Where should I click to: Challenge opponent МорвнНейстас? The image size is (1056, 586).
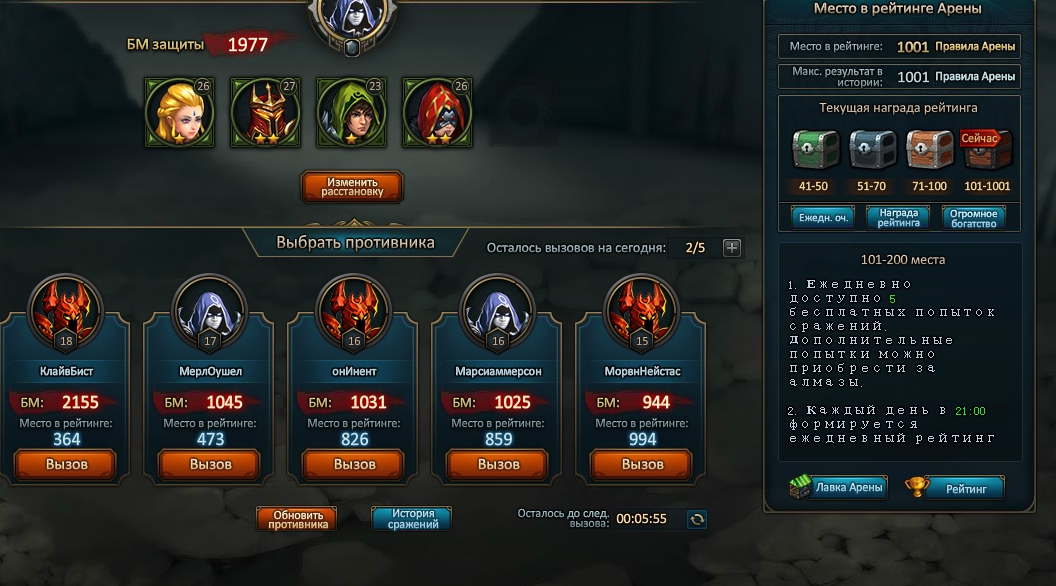[642, 465]
